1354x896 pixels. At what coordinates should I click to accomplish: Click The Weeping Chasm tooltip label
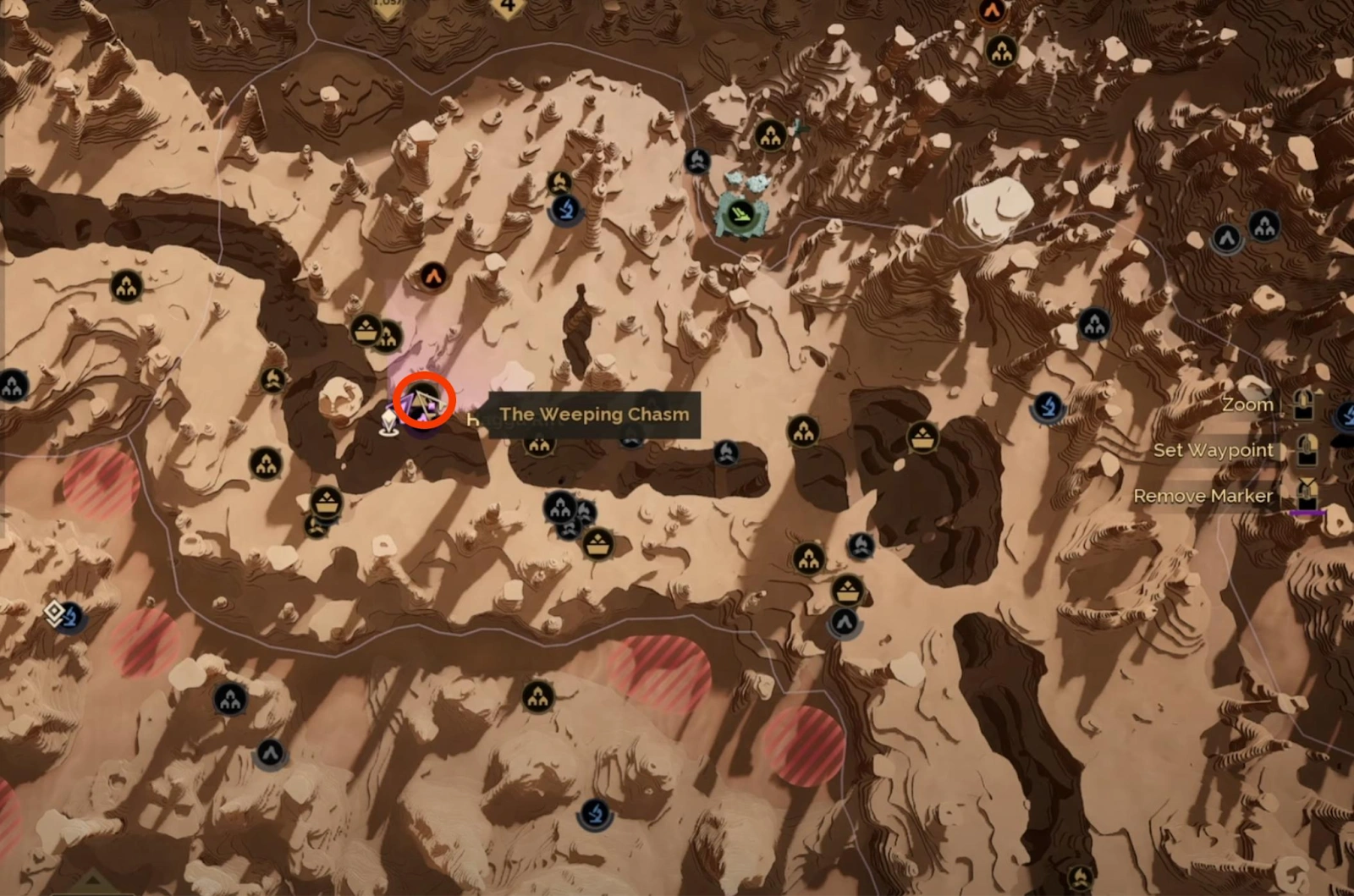[594, 415]
